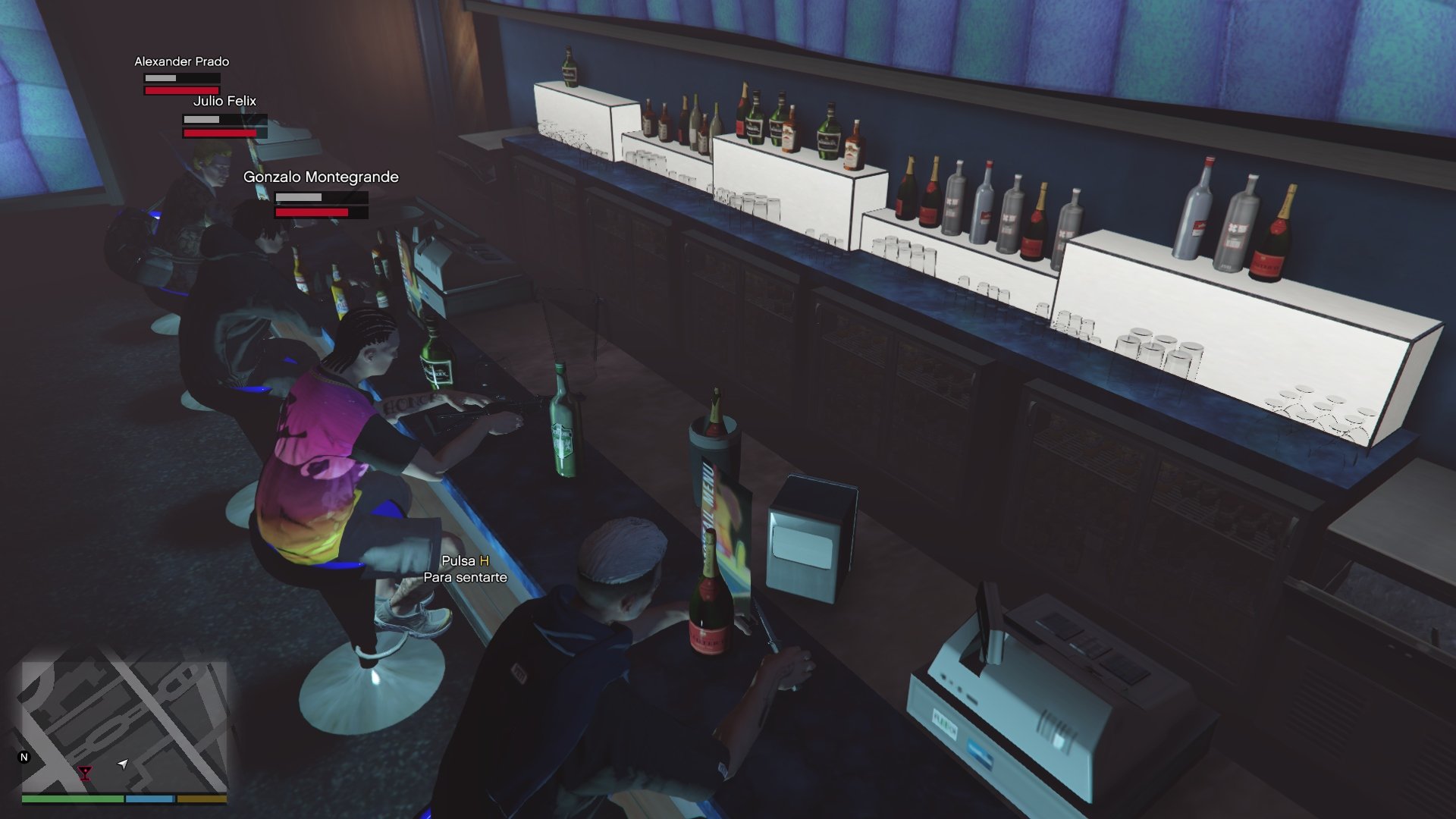Click the white player arrow on the minimap
1456x819 pixels.
point(123,764)
